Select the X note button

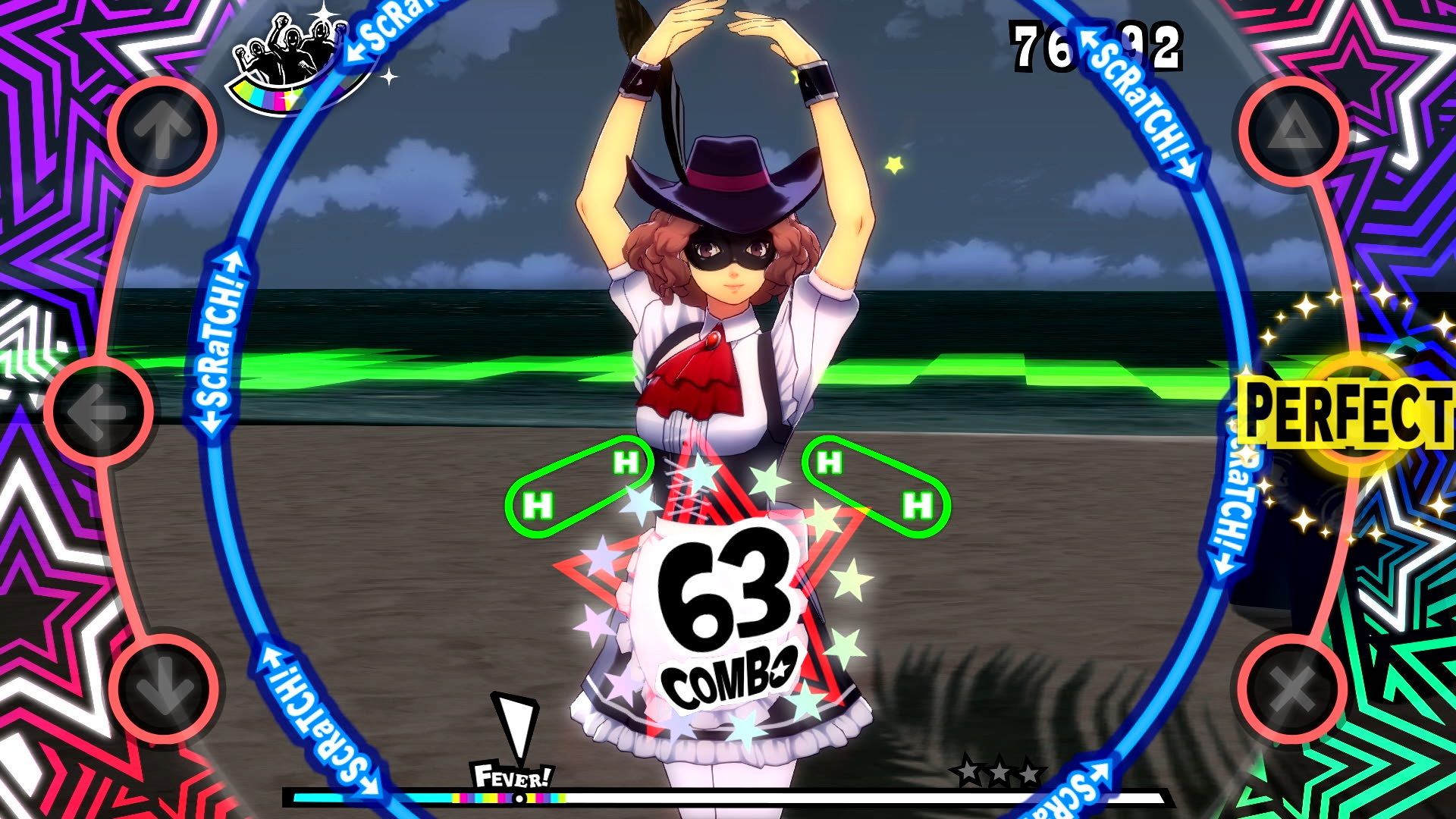1293,692
